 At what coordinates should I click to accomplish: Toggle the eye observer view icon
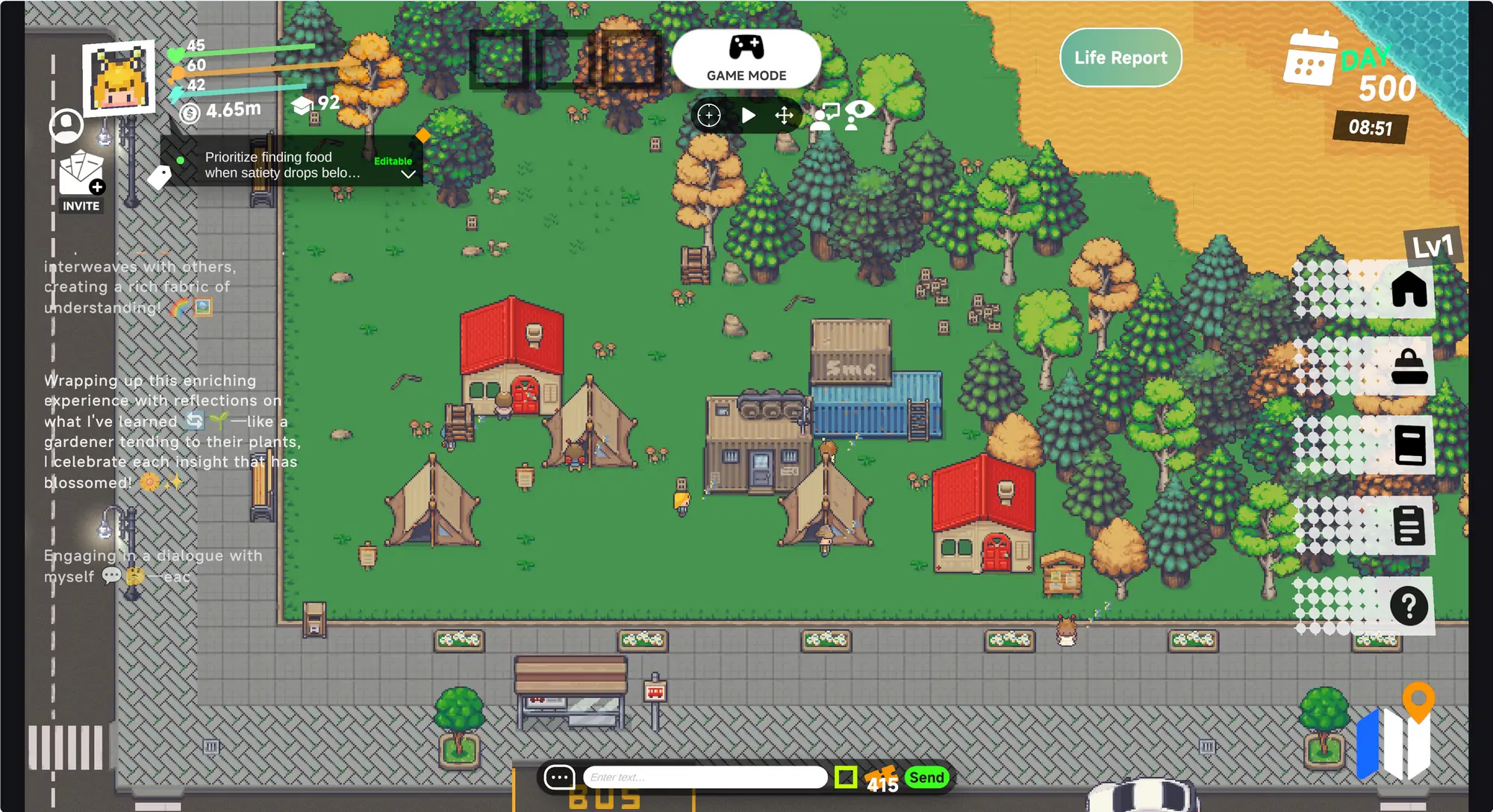pyautogui.click(x=859, y=115)
